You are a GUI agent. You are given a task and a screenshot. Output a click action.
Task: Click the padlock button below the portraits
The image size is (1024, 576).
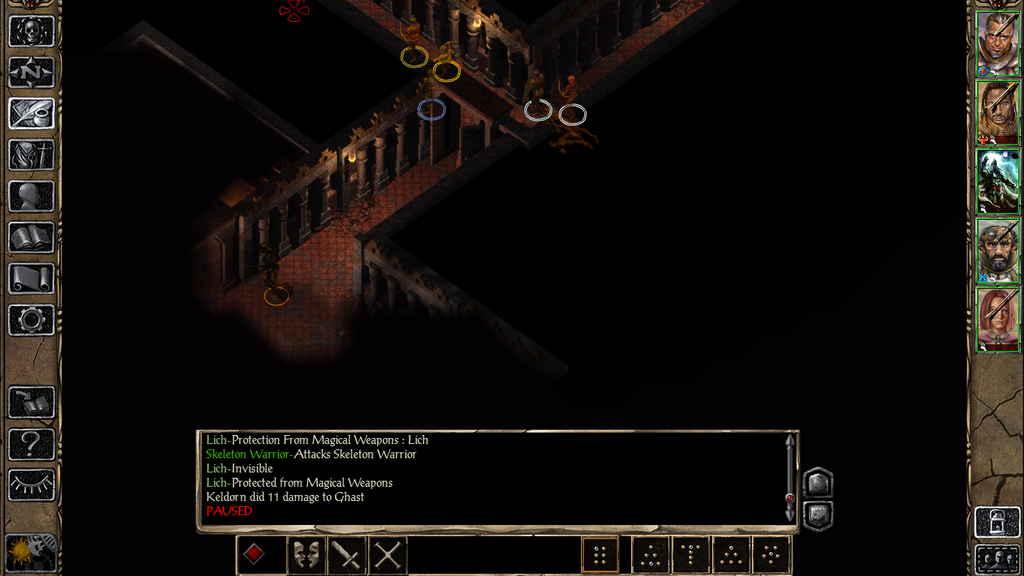tap(997, 522)
